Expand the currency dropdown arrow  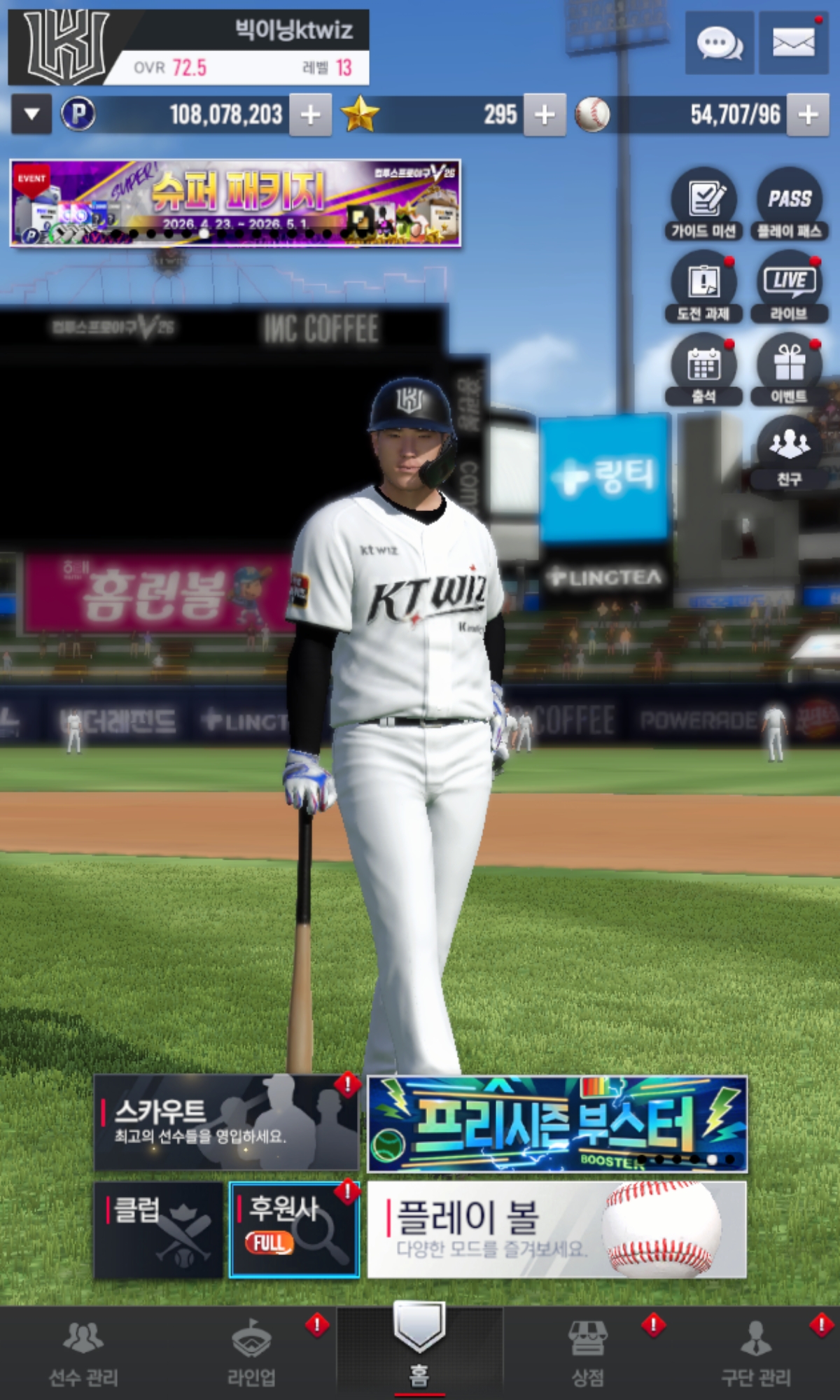[x=31, y=115]
